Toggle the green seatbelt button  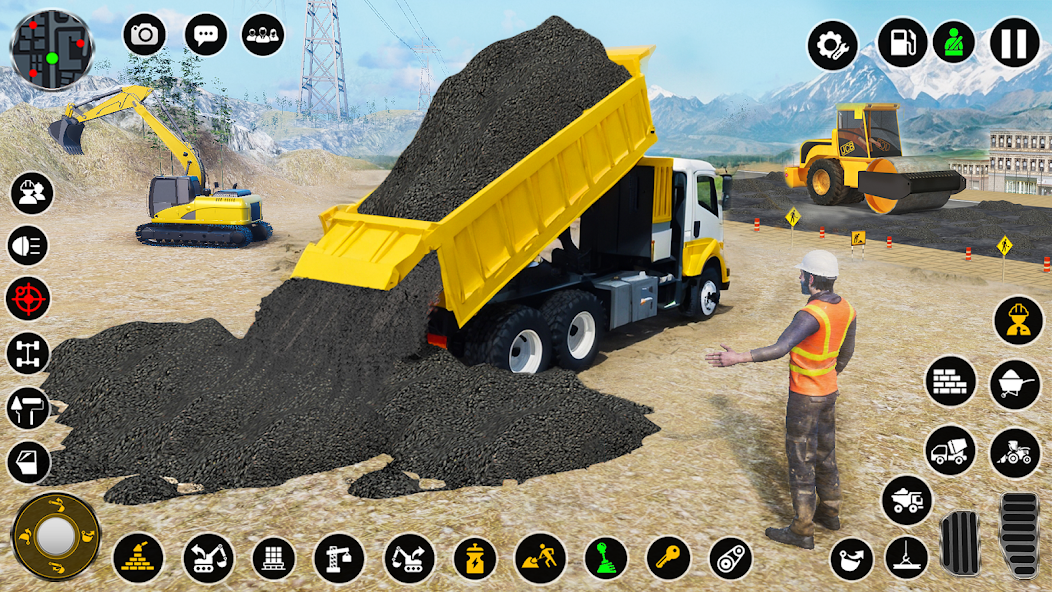(x=954, y=44)
